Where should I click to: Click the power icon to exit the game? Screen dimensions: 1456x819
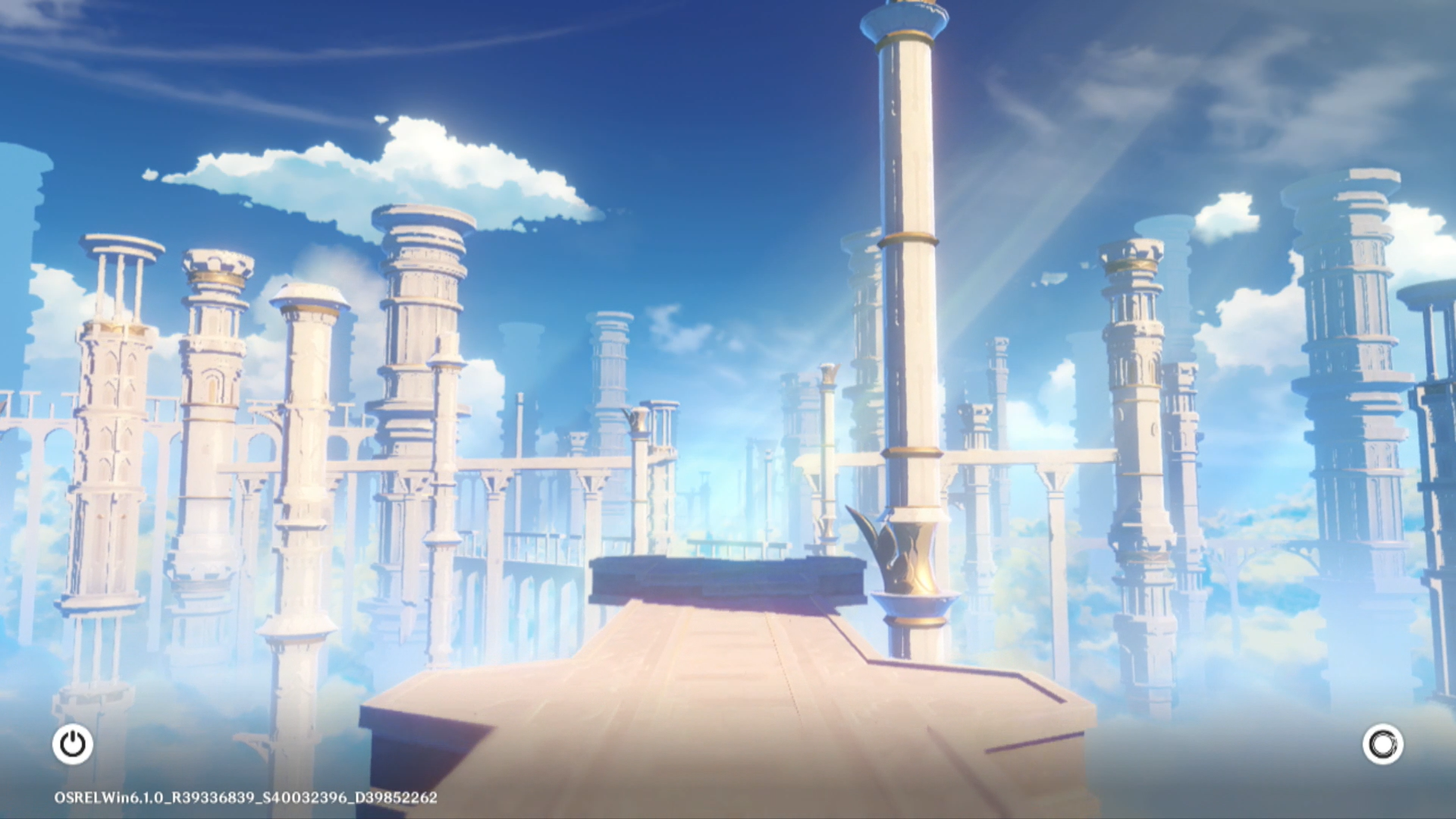point(73,744)
